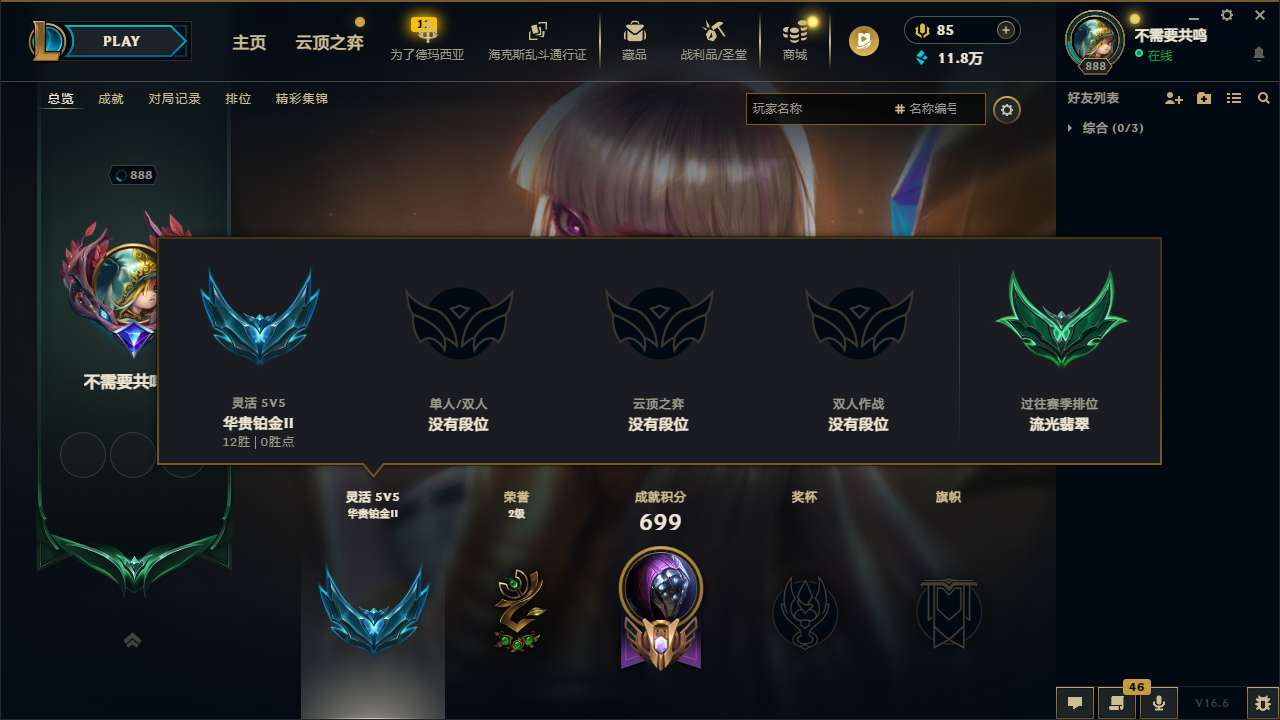Open 战利品/圣堂 loot pickaxe icon
The width and height of the screenshot is (1280, 720).
[713, 31]
